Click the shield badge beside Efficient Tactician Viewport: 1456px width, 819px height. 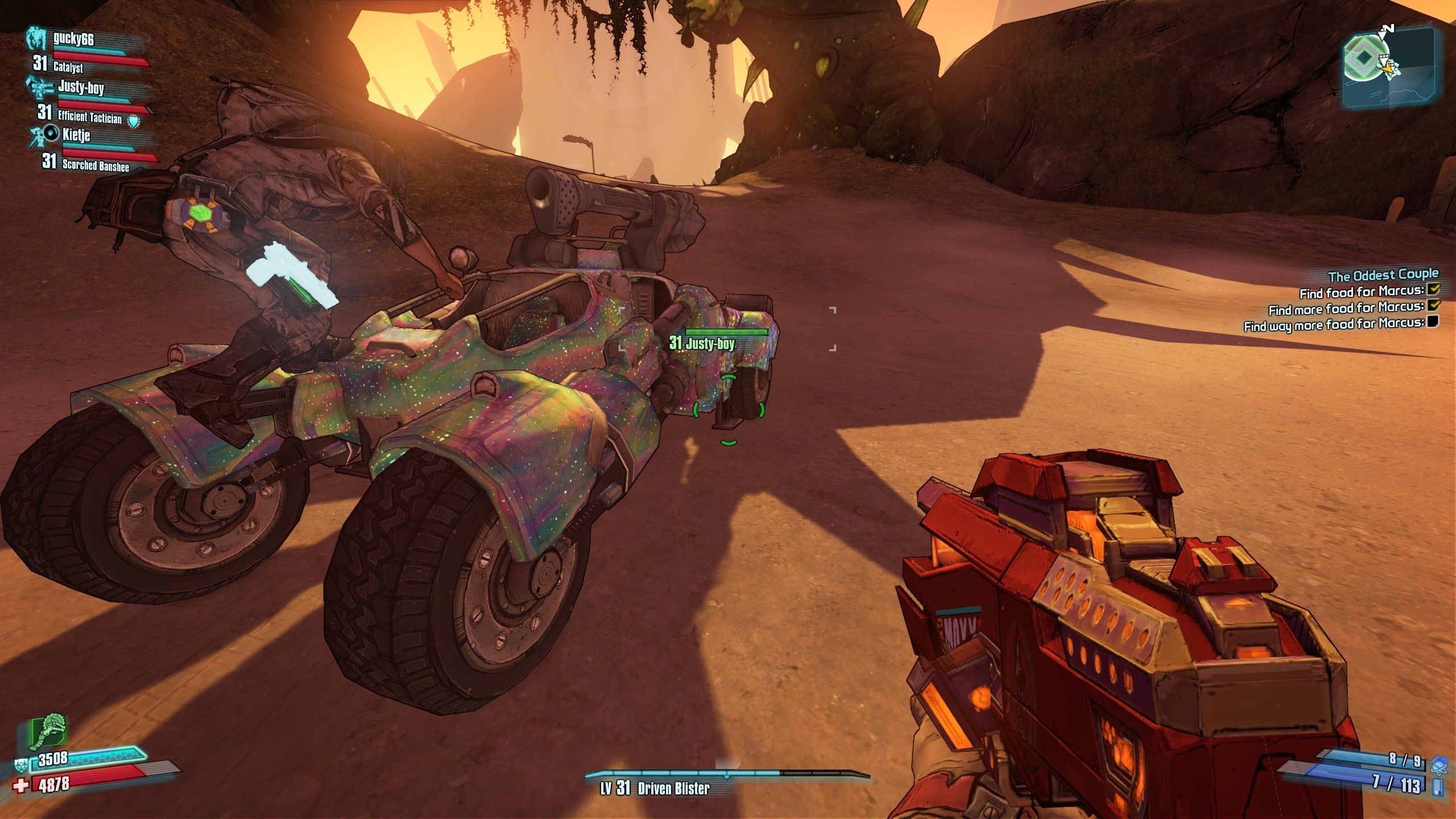pos(133,121)
